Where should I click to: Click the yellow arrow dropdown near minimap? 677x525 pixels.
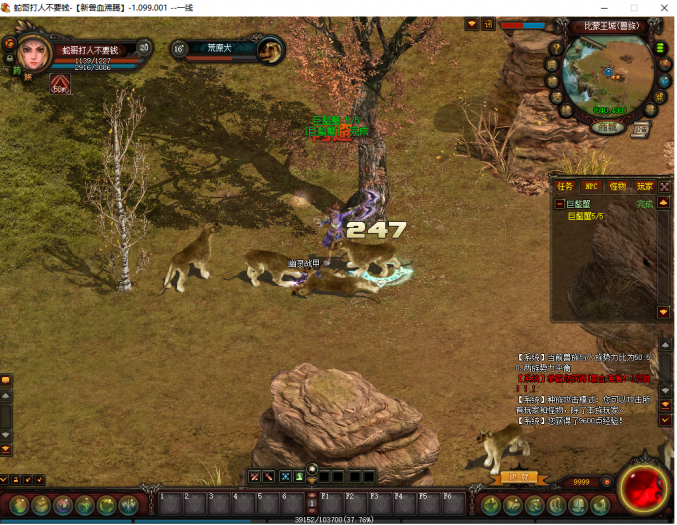coord(471,24)
